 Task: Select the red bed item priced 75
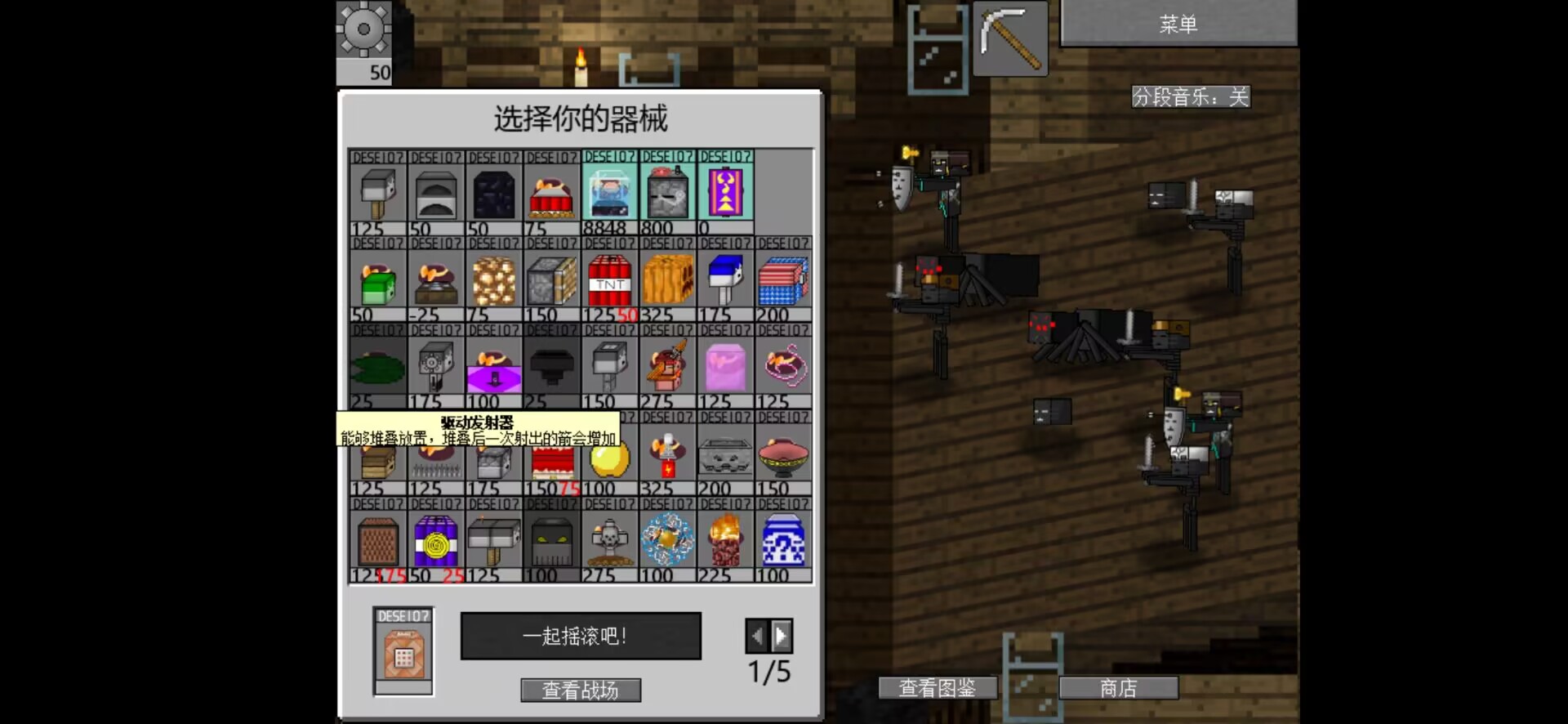(x=551, y=192)
